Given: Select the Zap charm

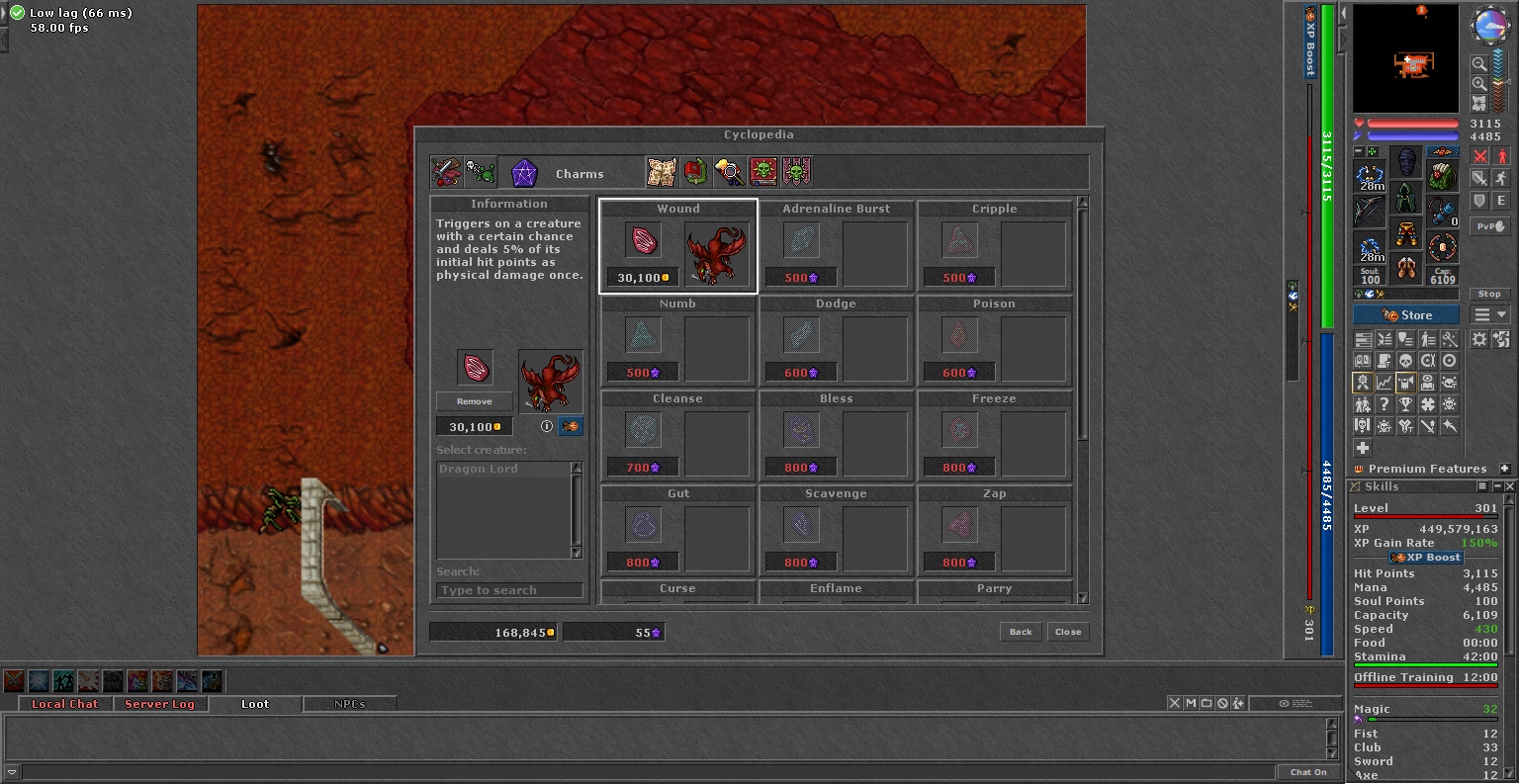Looking at the screenshot, I should [995, 531].
